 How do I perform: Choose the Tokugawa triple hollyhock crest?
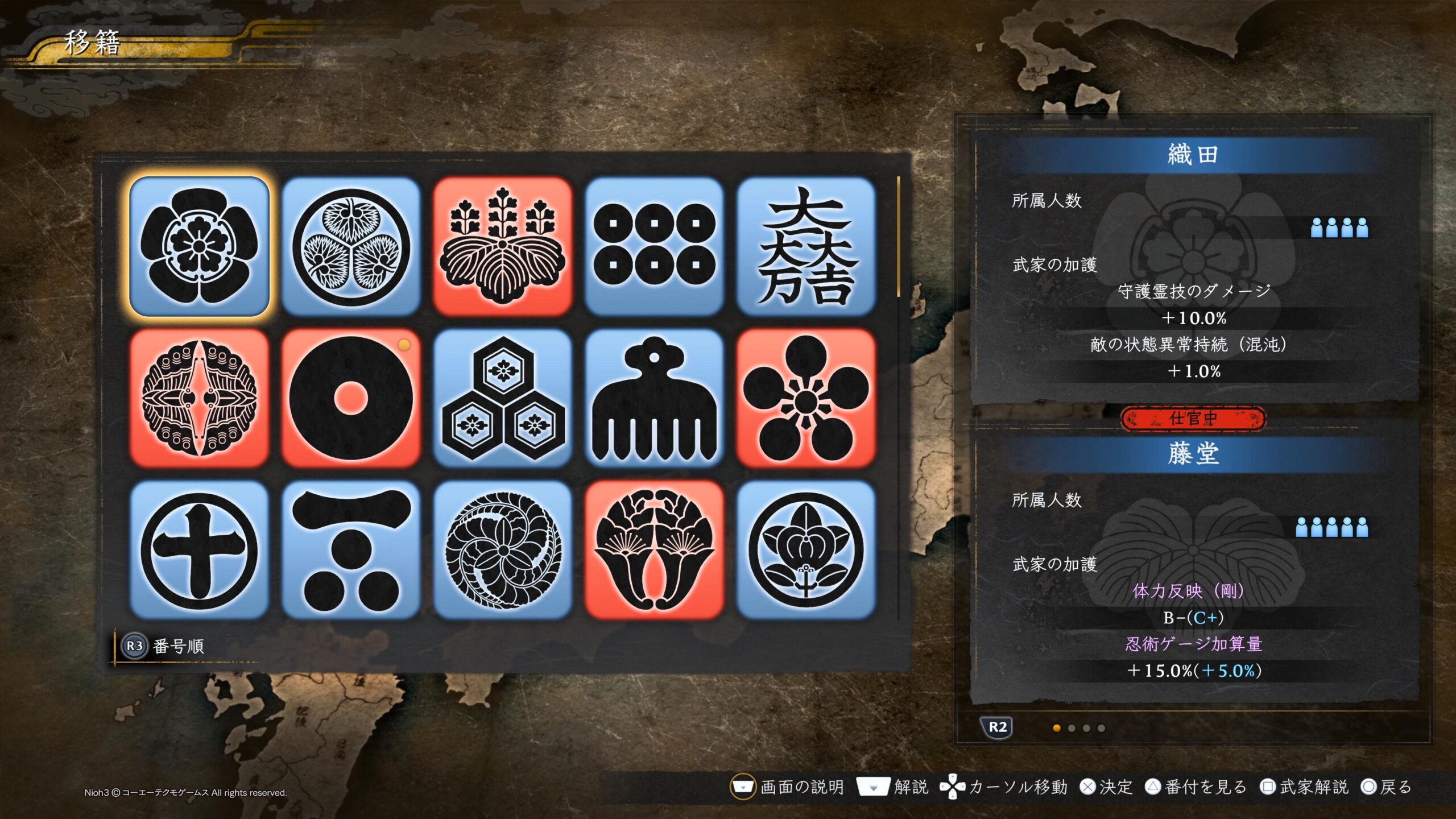pyautogui.click(x=351, y=246)
